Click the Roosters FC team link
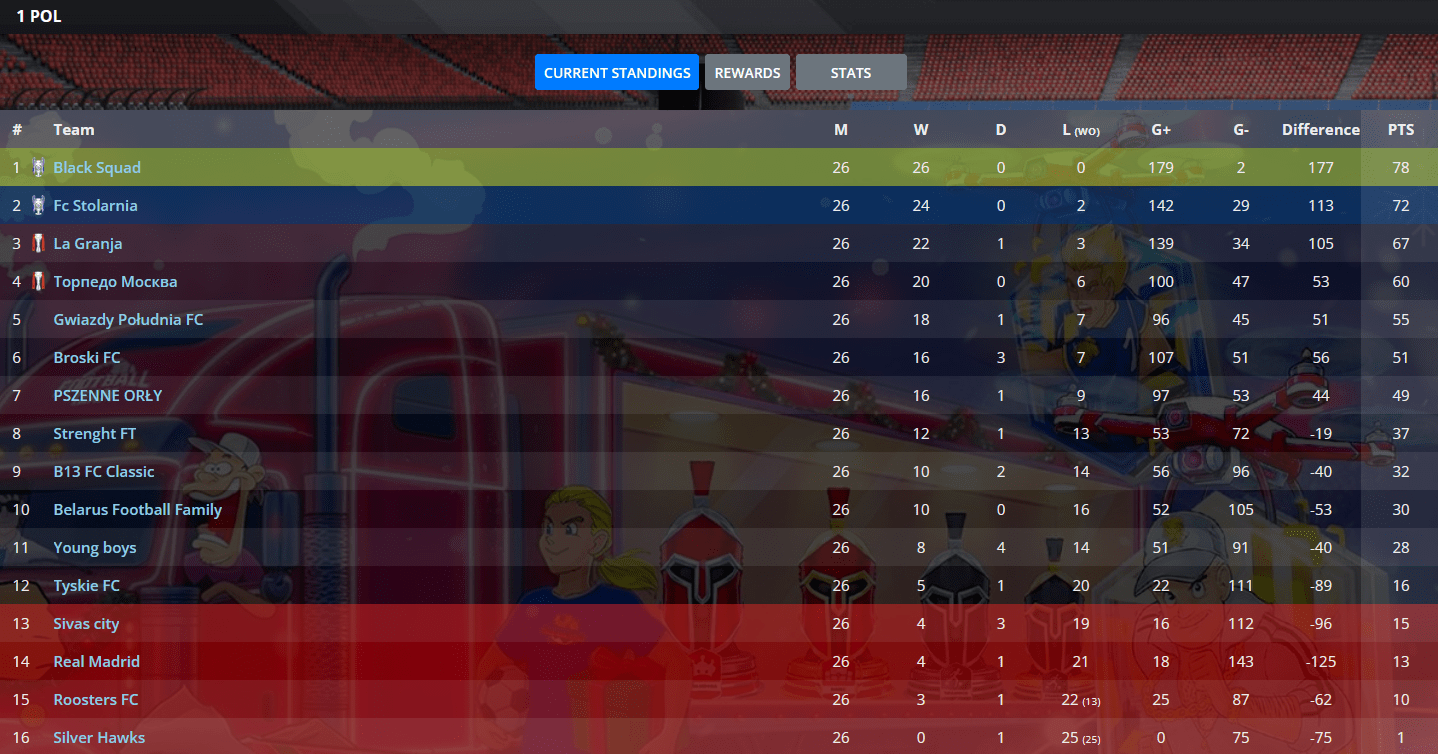1438x754 pixels. tap(96, 700)
